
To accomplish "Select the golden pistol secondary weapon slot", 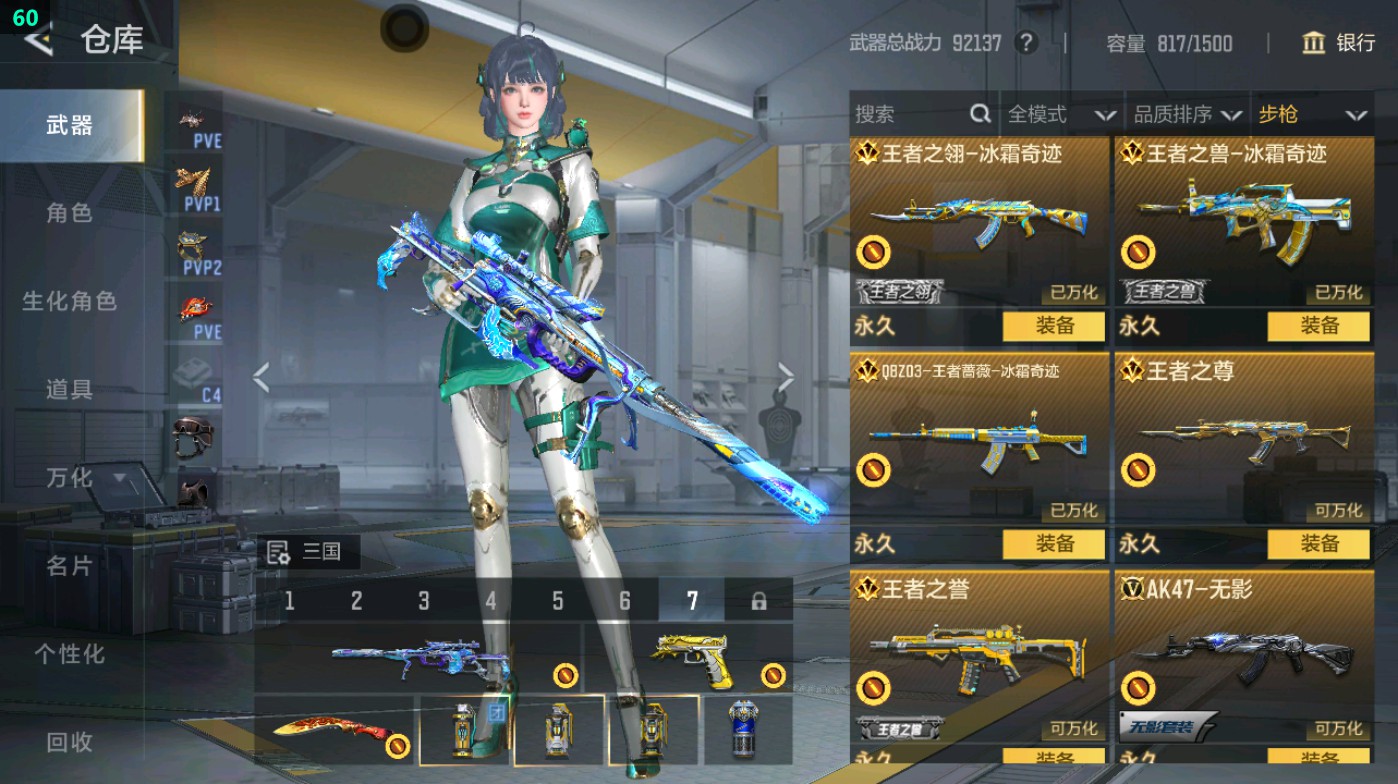I will (x=690, y=657).
